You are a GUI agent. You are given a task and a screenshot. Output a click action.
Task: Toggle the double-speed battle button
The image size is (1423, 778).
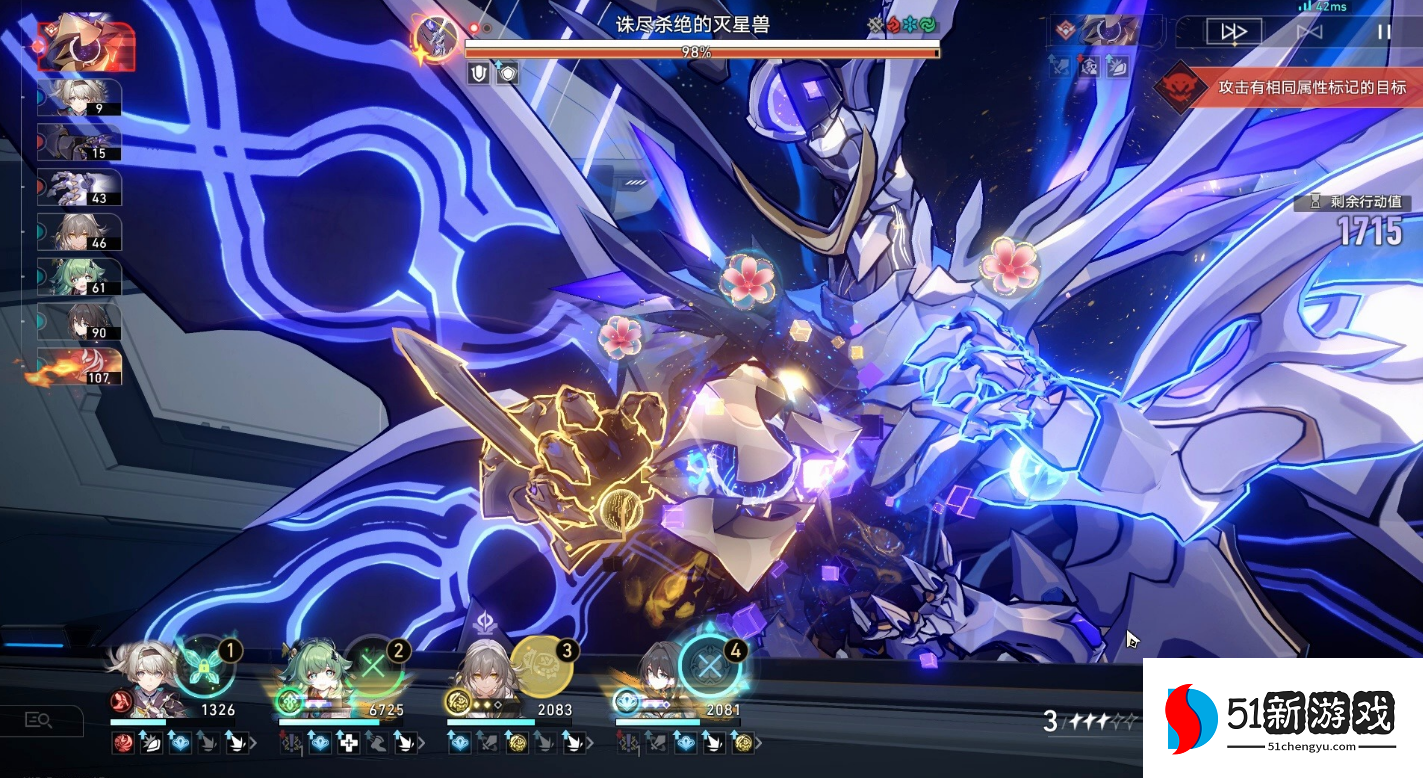point(1233,31)
